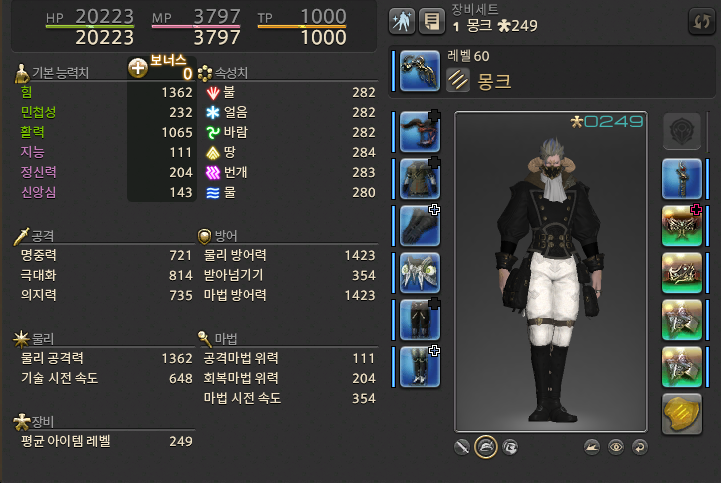
Task: Select the glove hands equipment slot
Action: click(420, 225)
